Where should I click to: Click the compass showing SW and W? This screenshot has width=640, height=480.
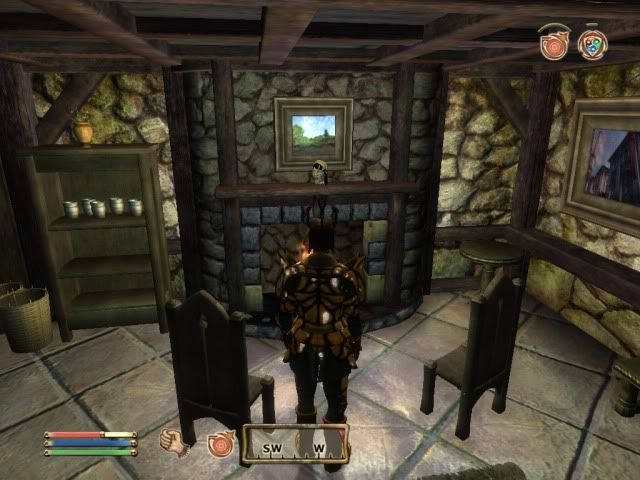(295, 446)
